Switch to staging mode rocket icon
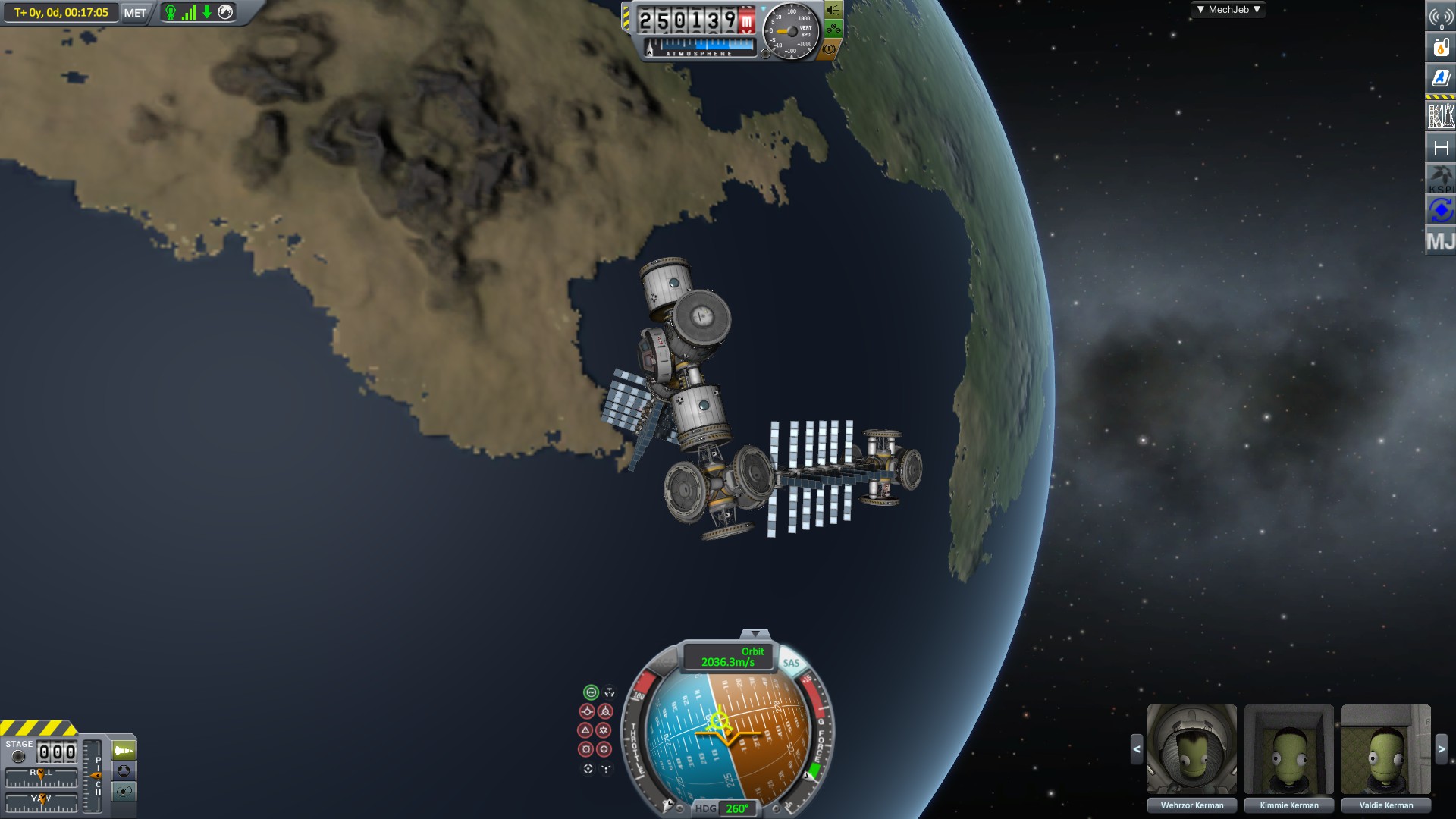The width and height of the screenshot is (1456, 819). click(x=124, y=751)
